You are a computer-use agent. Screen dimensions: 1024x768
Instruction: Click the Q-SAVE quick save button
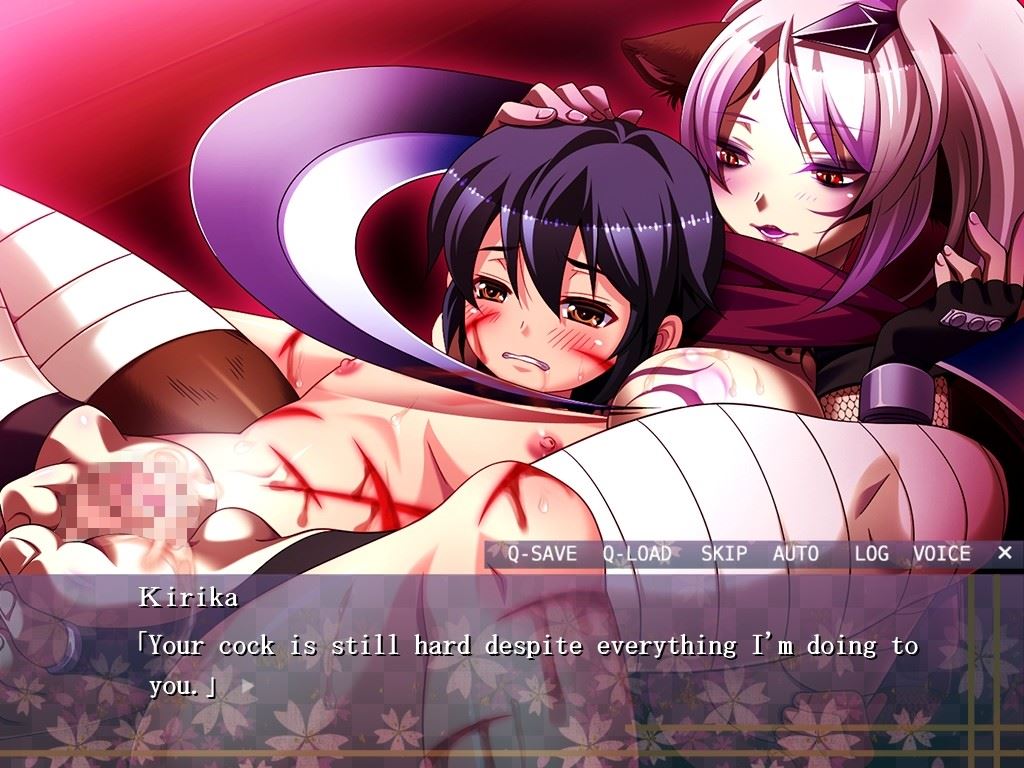(541, 553)
